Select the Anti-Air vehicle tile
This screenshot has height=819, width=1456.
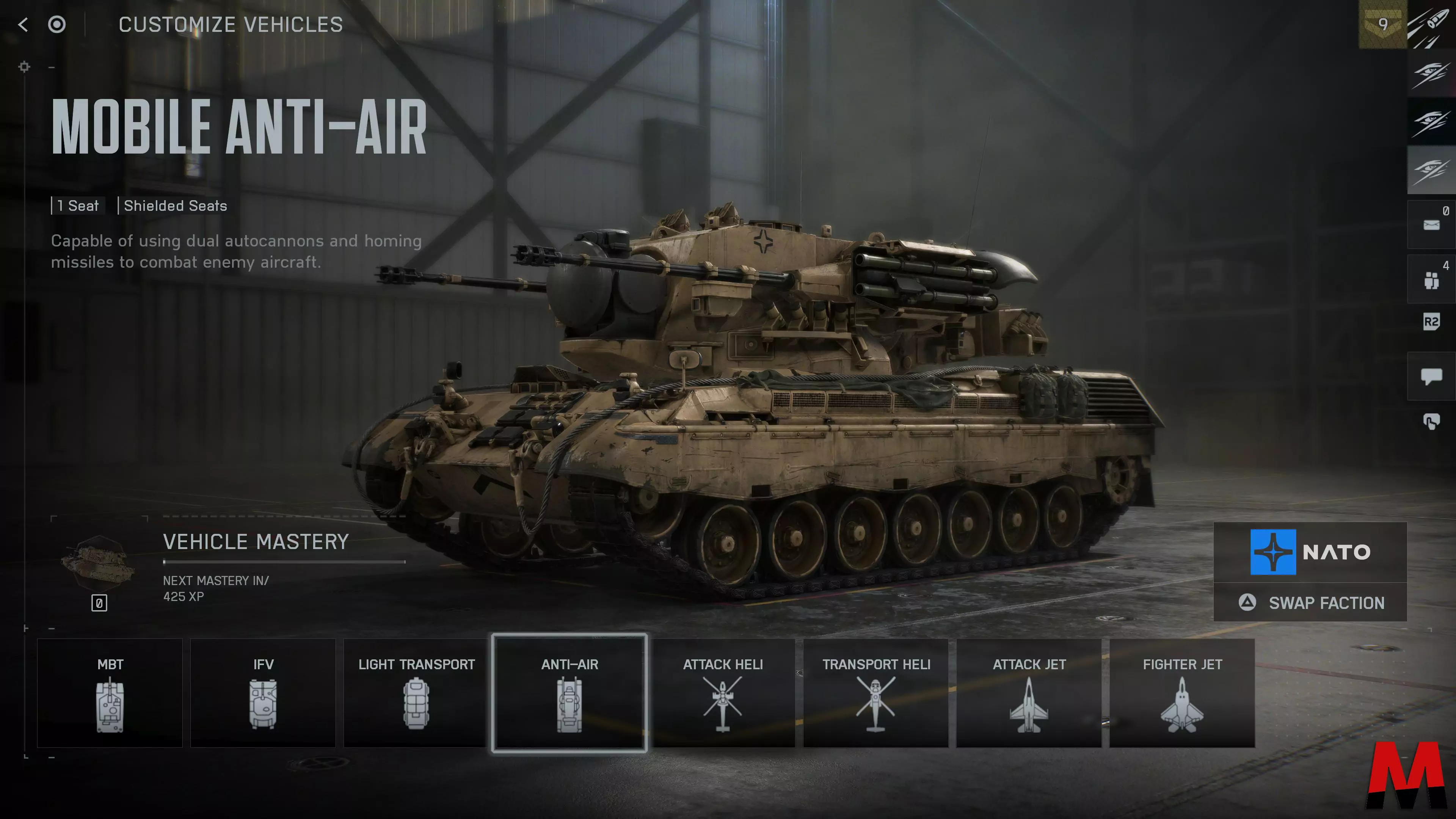click(570, 693)
